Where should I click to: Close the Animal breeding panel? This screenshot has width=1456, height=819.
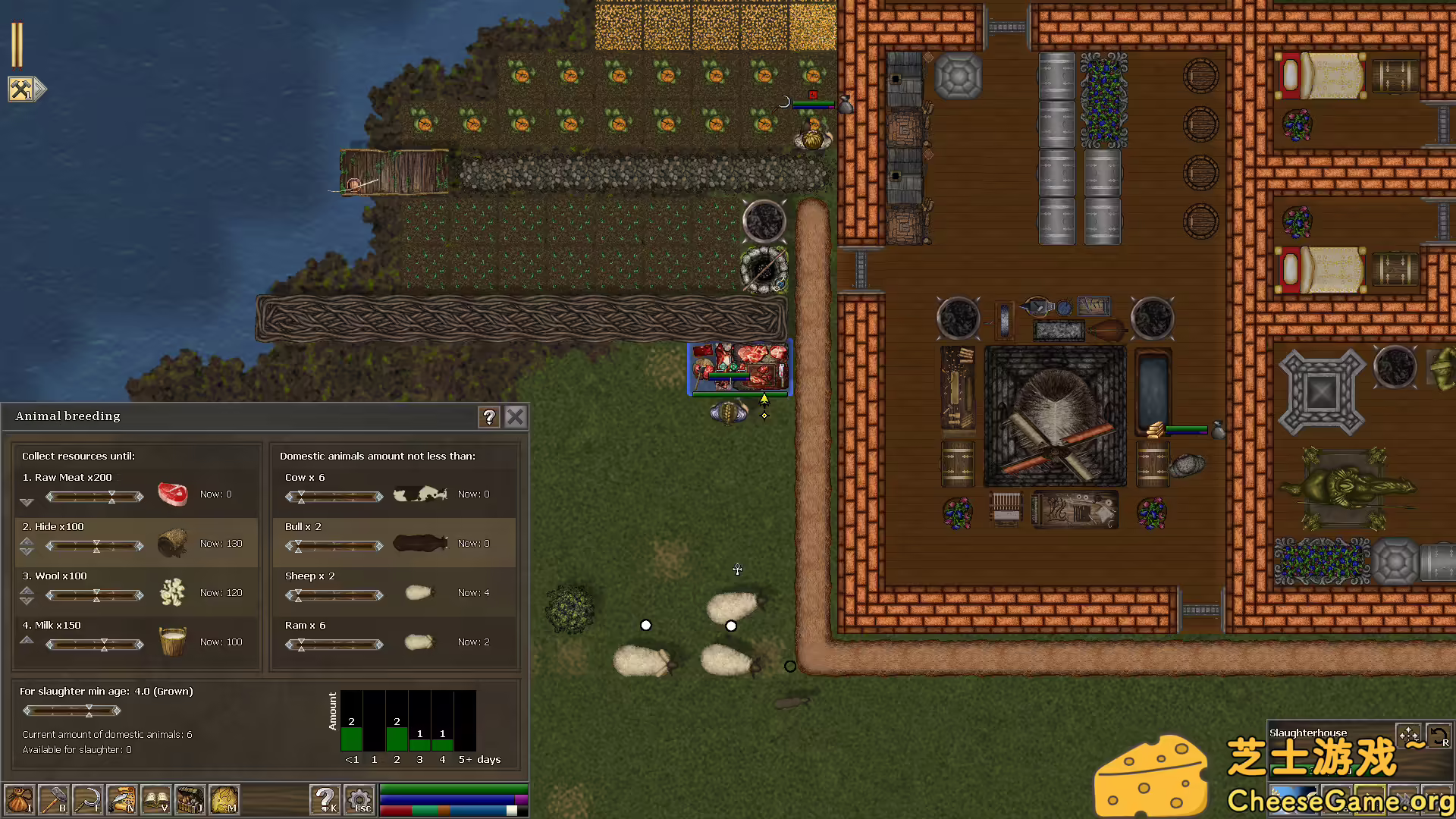[516, 416]
